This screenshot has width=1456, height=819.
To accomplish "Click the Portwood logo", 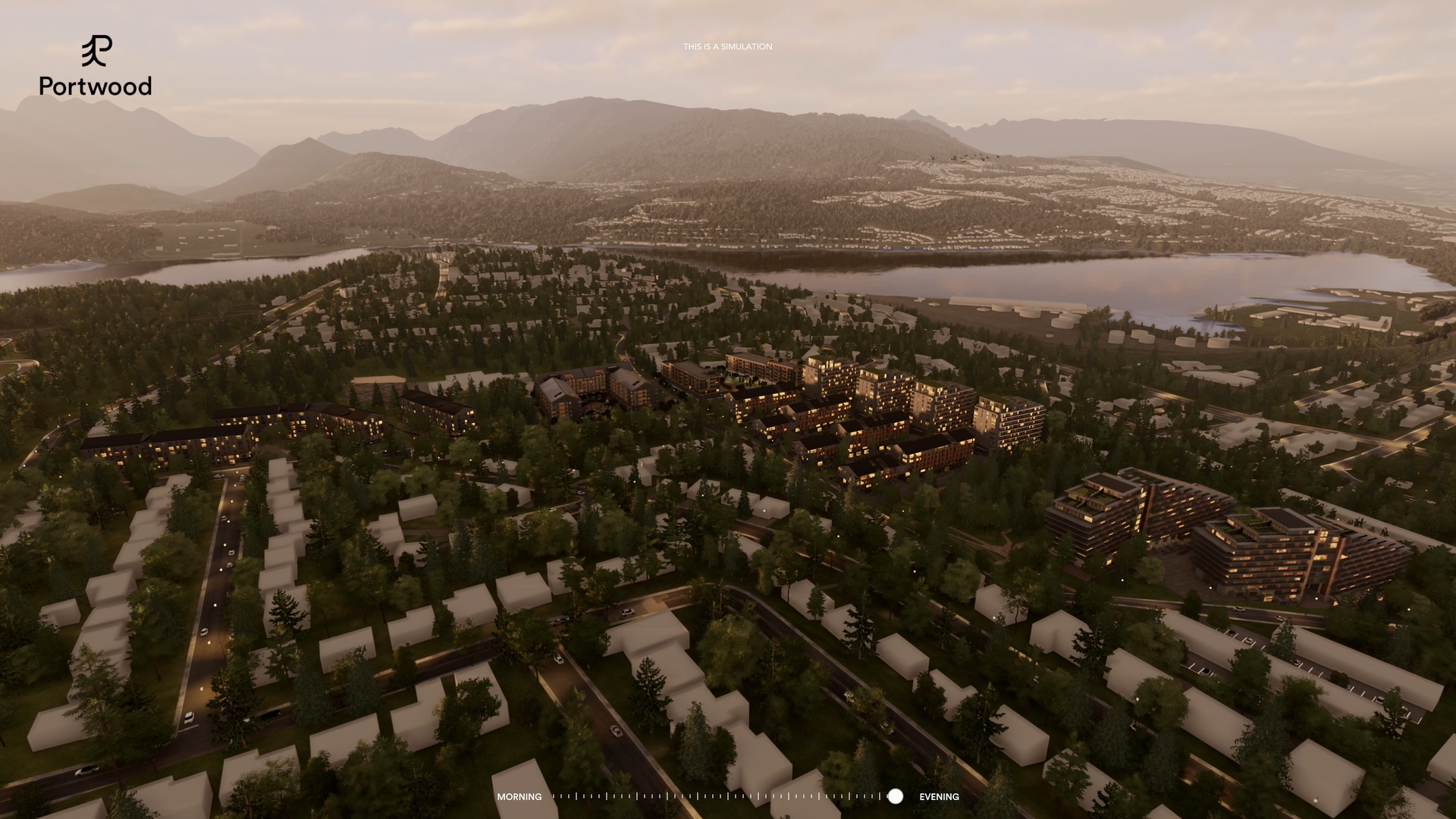I will (96, 67).
